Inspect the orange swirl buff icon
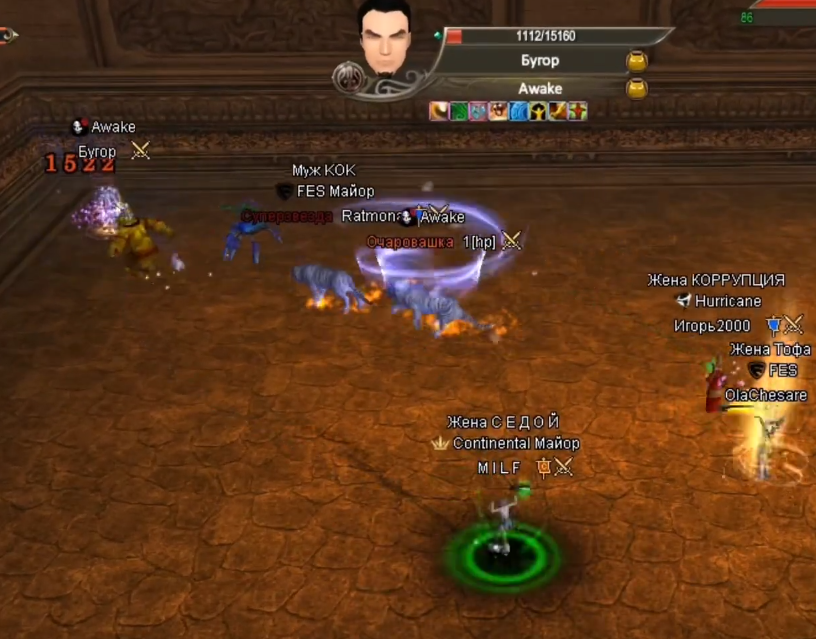The height and width of the screenshot is (639, 816). pos(439,111)
